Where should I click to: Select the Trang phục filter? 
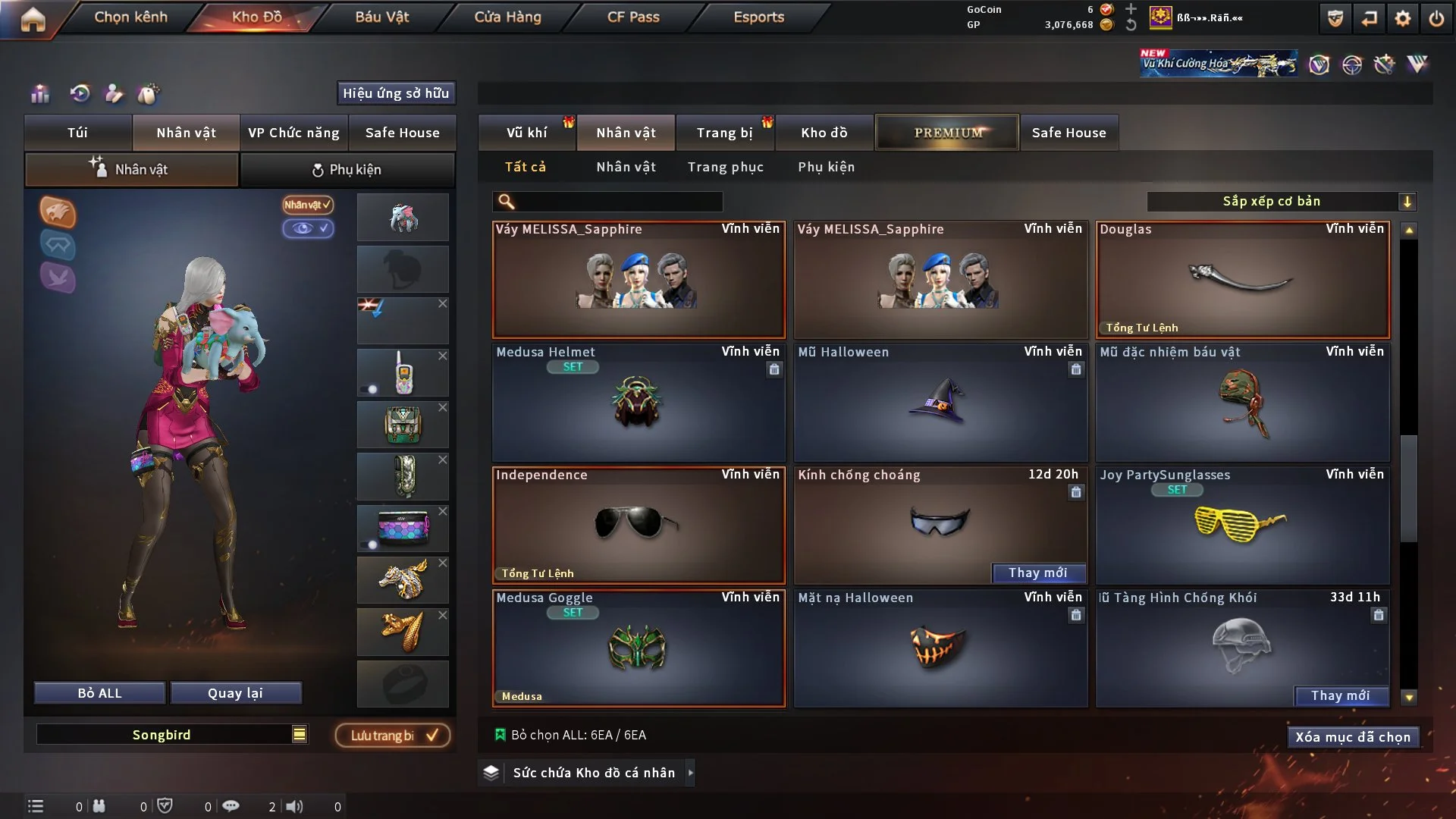tap(725, 167)
